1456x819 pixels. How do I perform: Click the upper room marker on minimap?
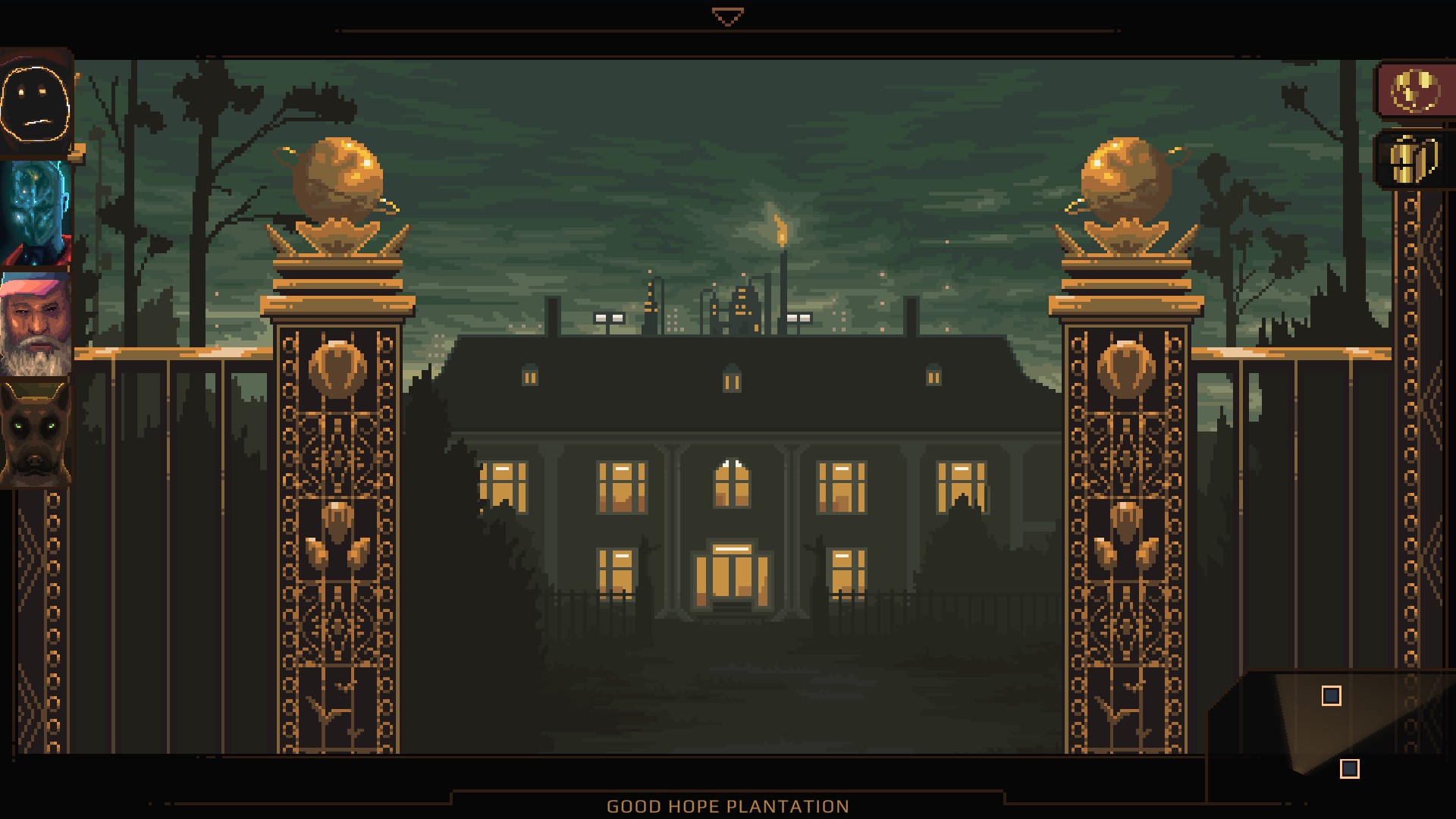1331,696
